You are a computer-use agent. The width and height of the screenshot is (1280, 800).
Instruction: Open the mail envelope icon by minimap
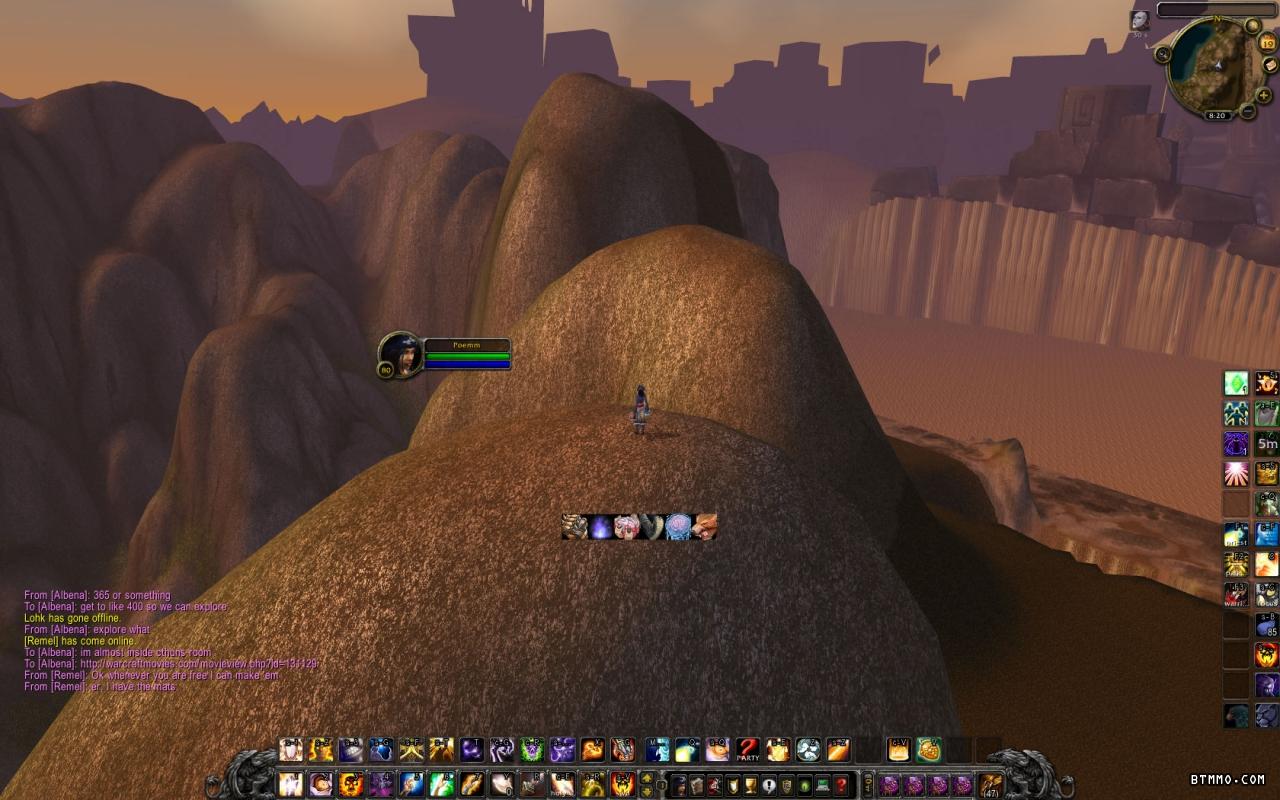click(1270, 65)
